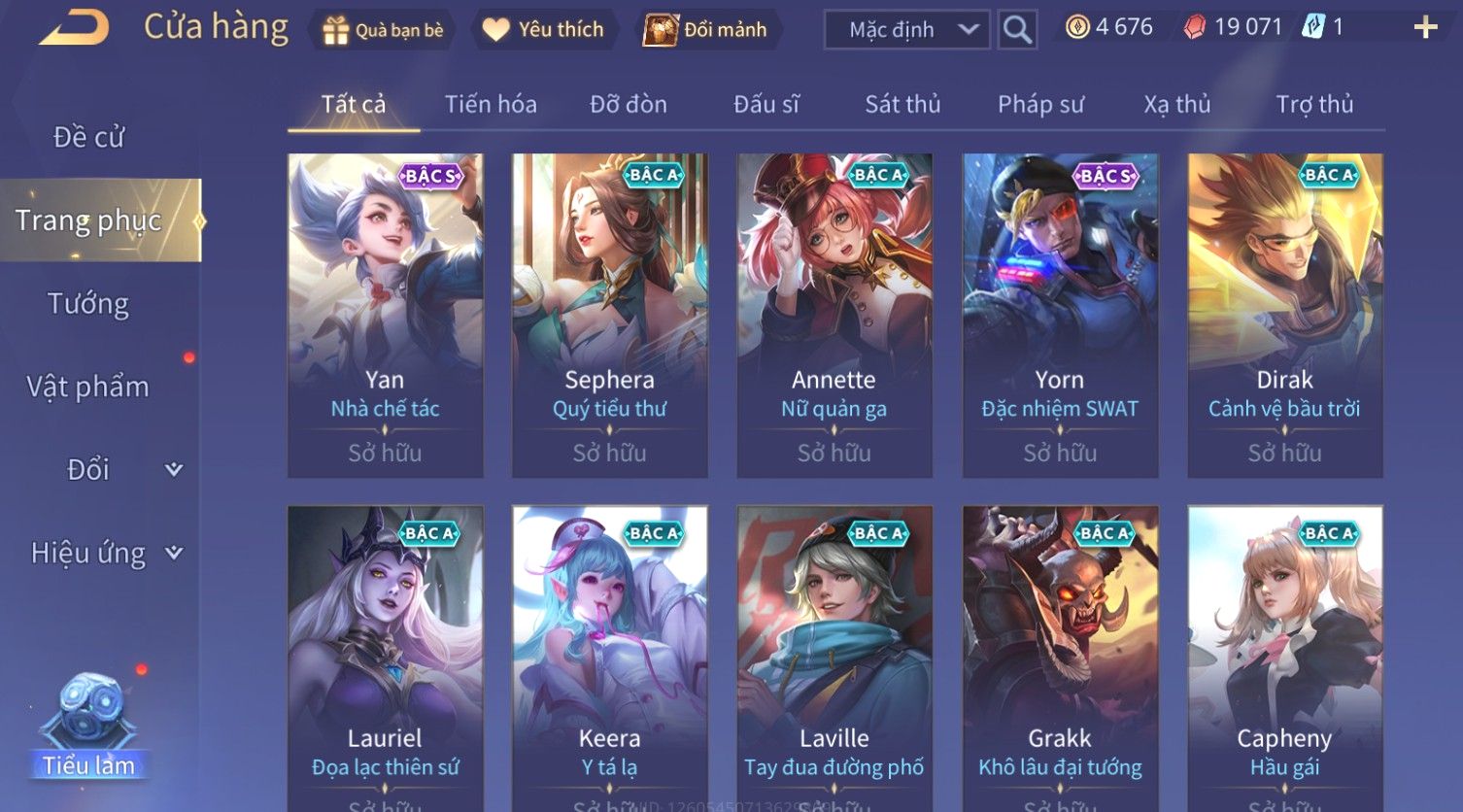Switch to the Tiến hóa tab
This screenshot has height=812, width=1463.
coord(491,104)
